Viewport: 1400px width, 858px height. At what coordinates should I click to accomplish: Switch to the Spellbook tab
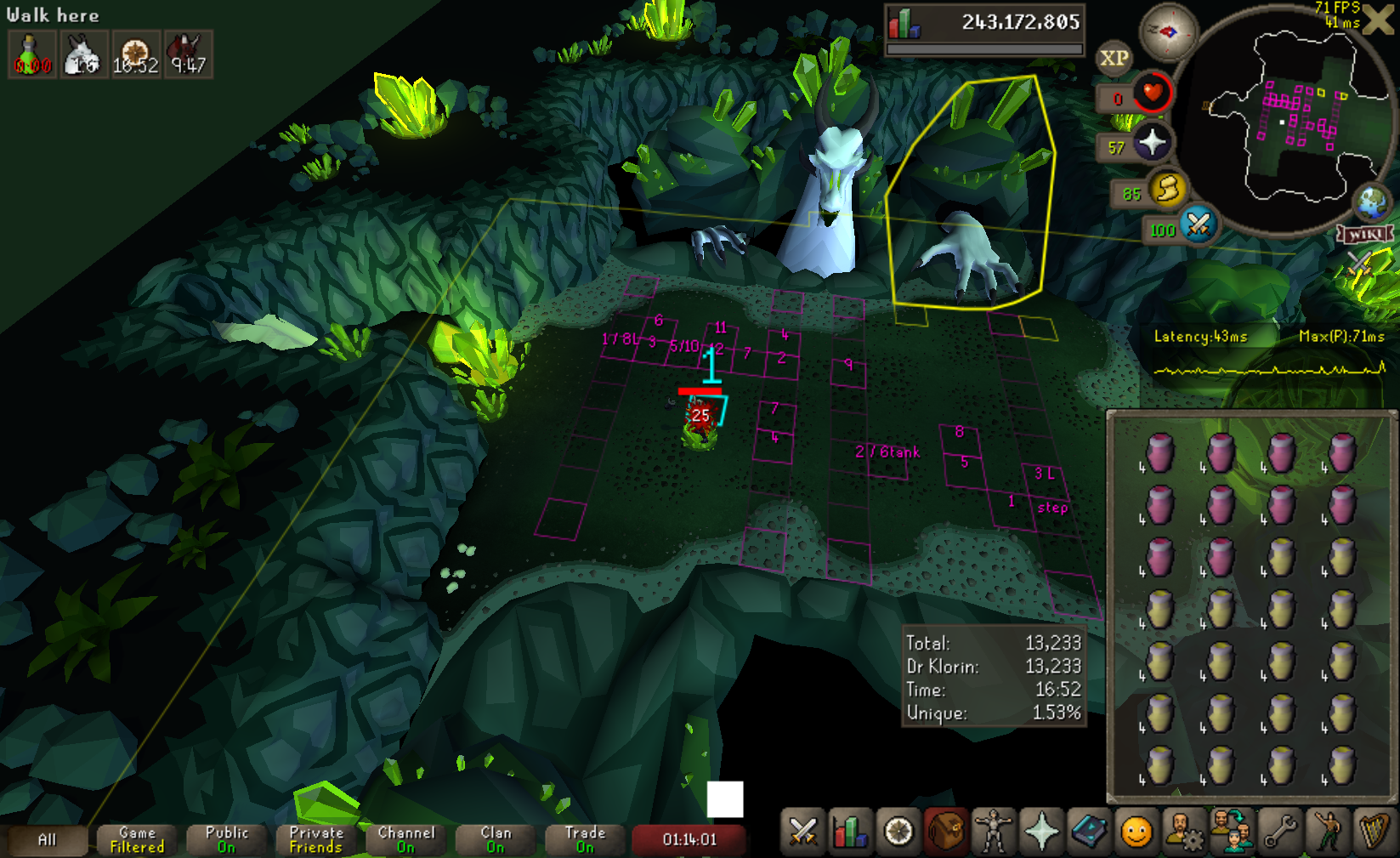[x=1088, y=832]
